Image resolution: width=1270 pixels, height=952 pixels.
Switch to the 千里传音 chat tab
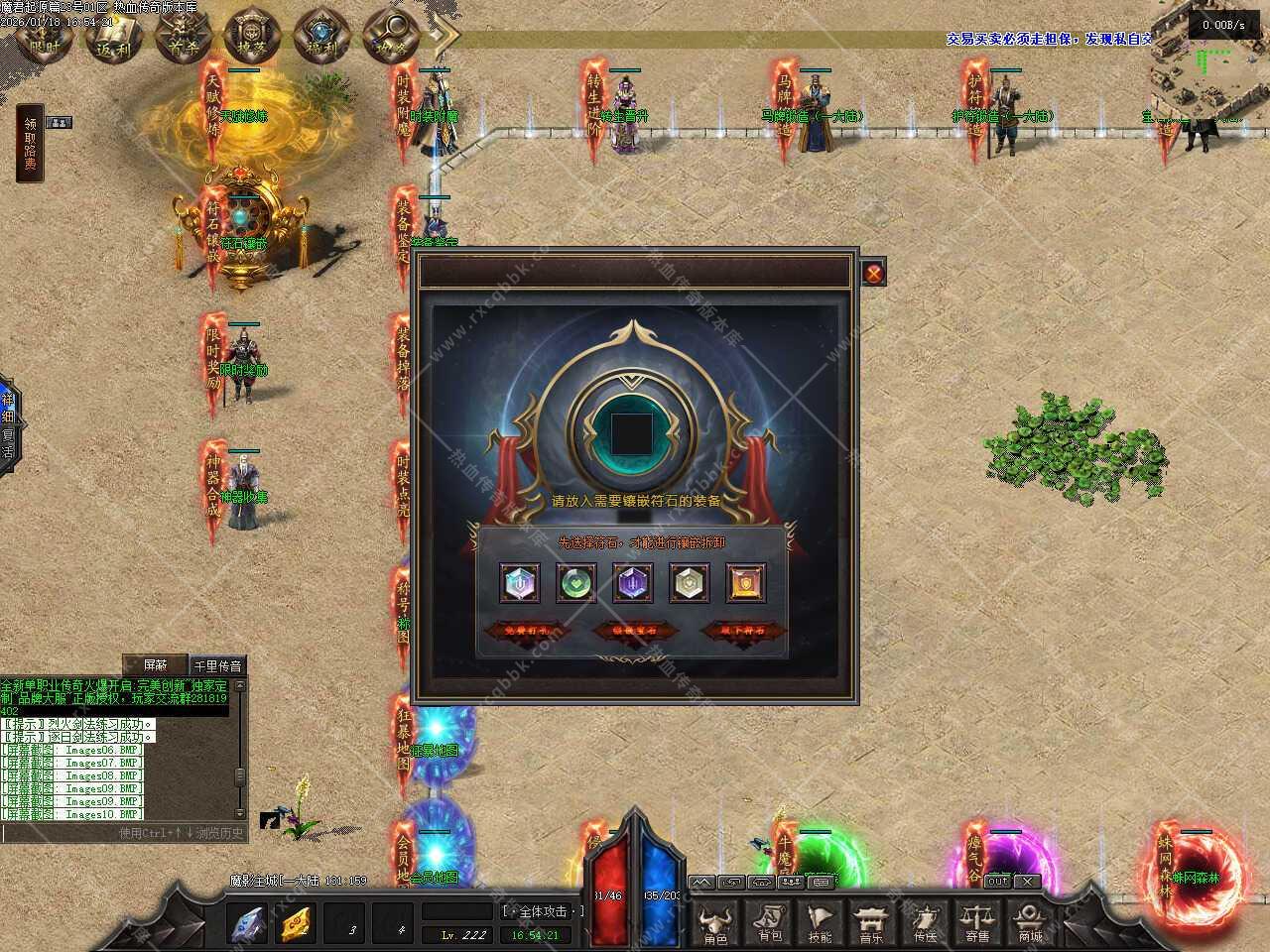tap(217, 665)
